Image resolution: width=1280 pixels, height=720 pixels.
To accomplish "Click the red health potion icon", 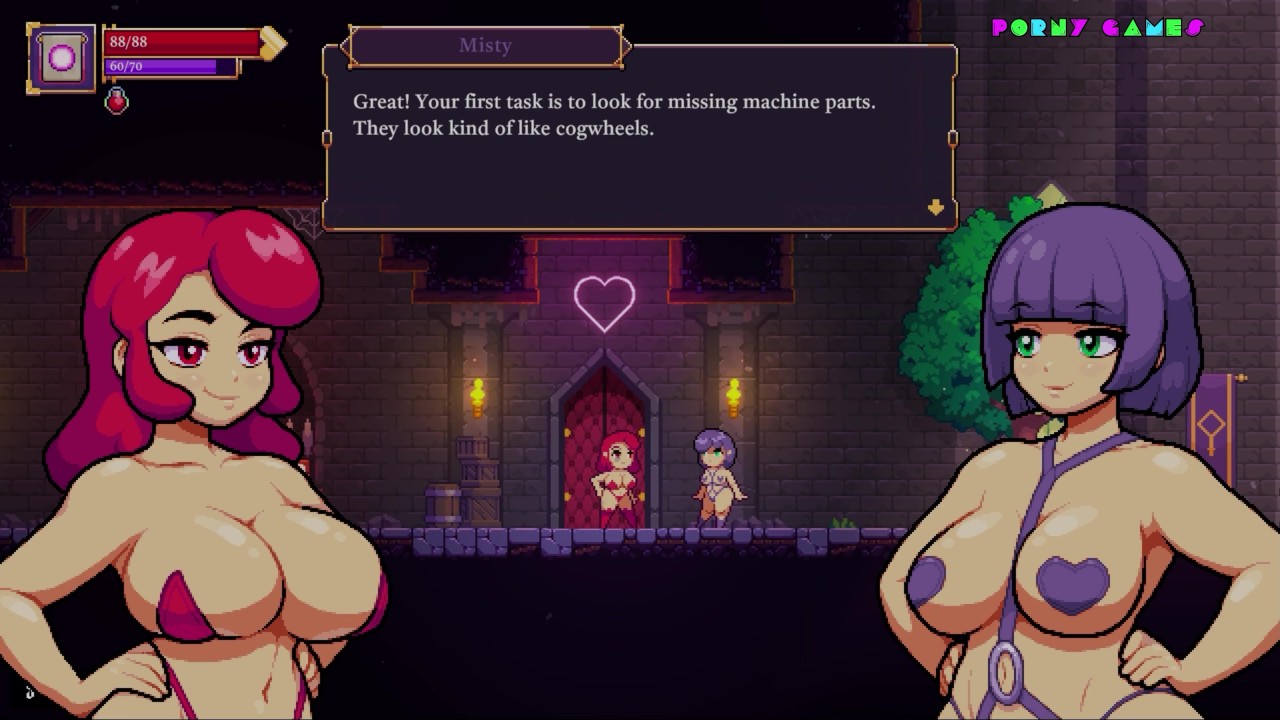I will 117,100.
